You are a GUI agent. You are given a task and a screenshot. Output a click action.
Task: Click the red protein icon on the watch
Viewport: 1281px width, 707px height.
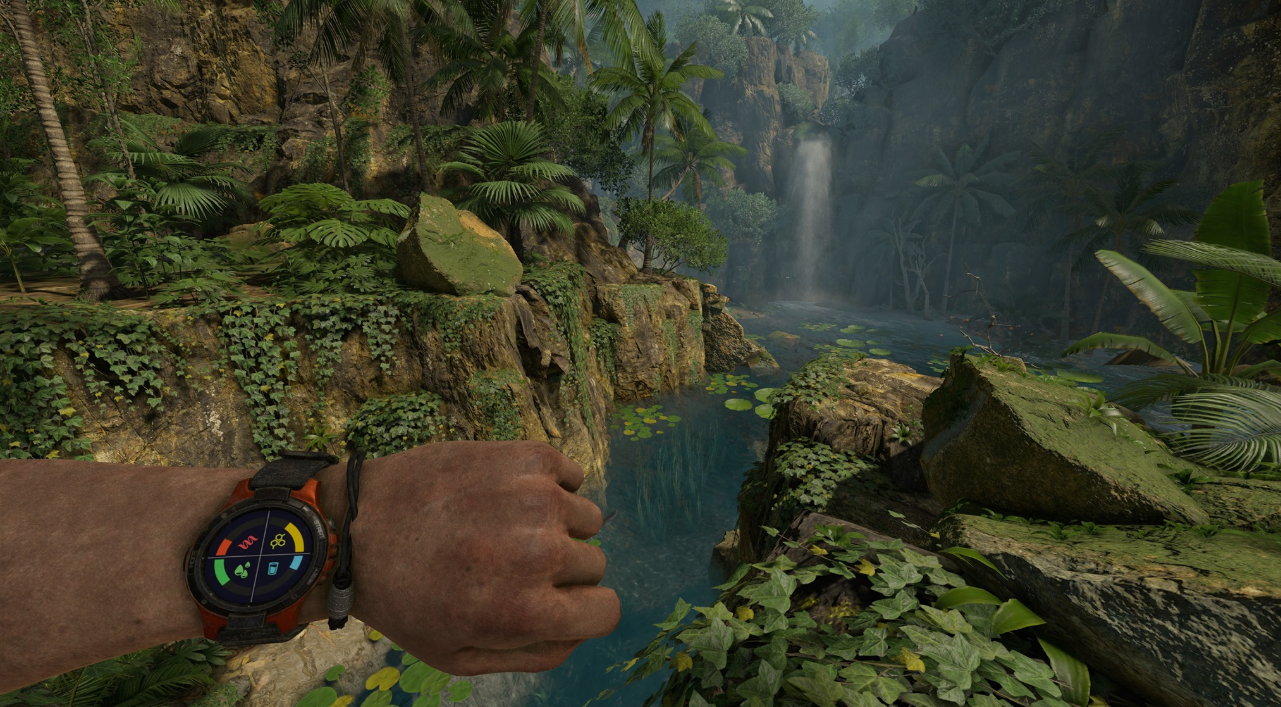(x=247, y=542)
